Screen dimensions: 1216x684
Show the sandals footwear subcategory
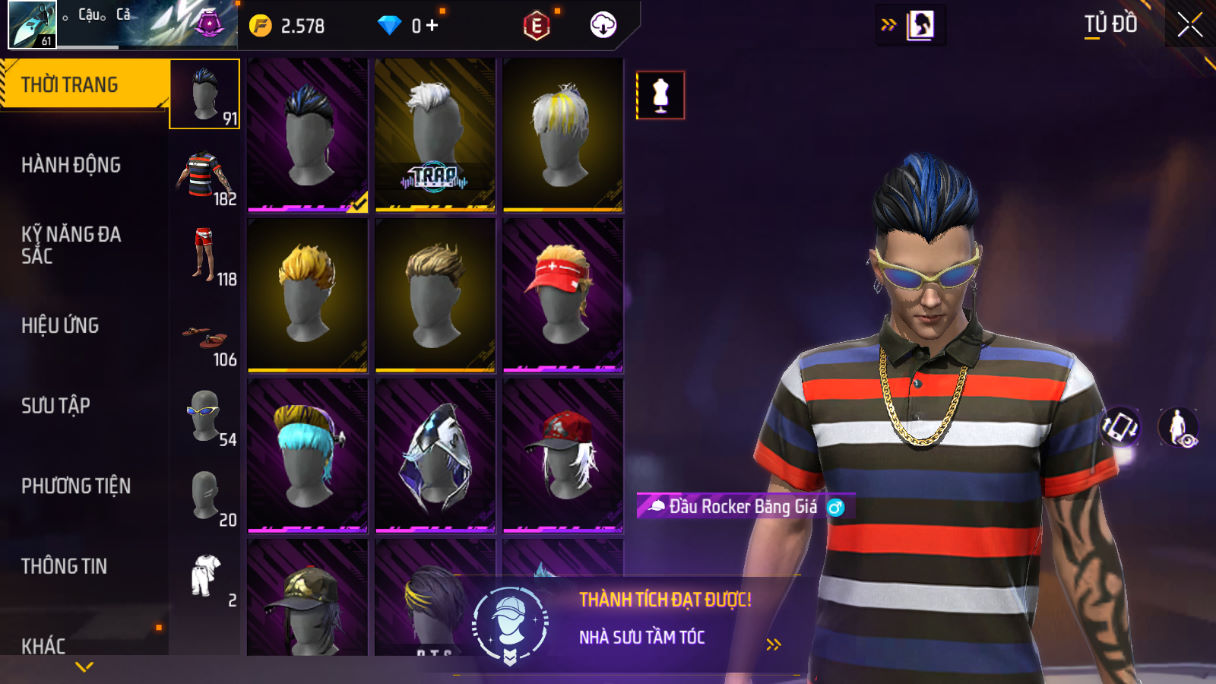tap(205, 337)
